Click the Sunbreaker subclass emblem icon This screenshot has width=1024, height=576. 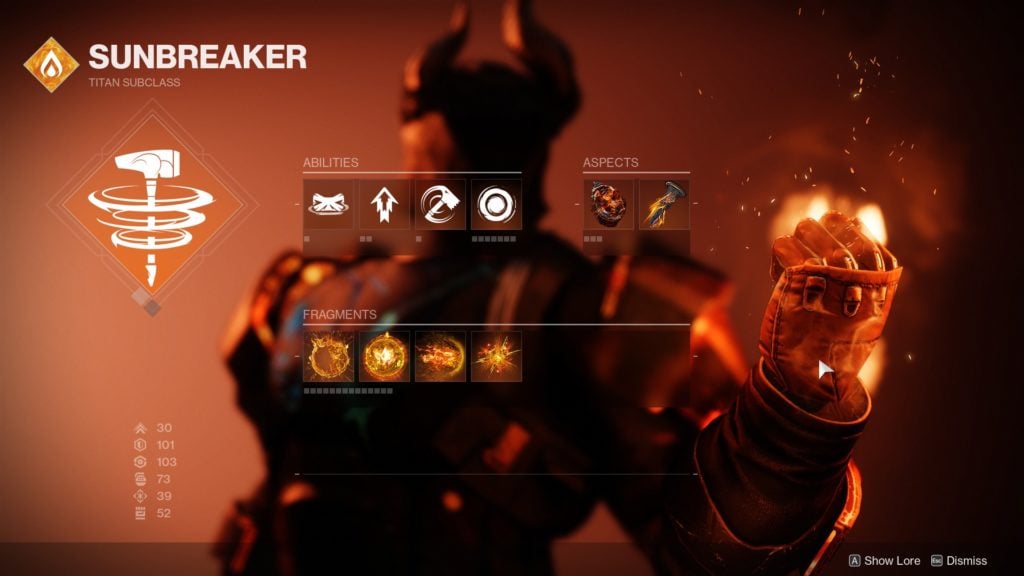50,63
